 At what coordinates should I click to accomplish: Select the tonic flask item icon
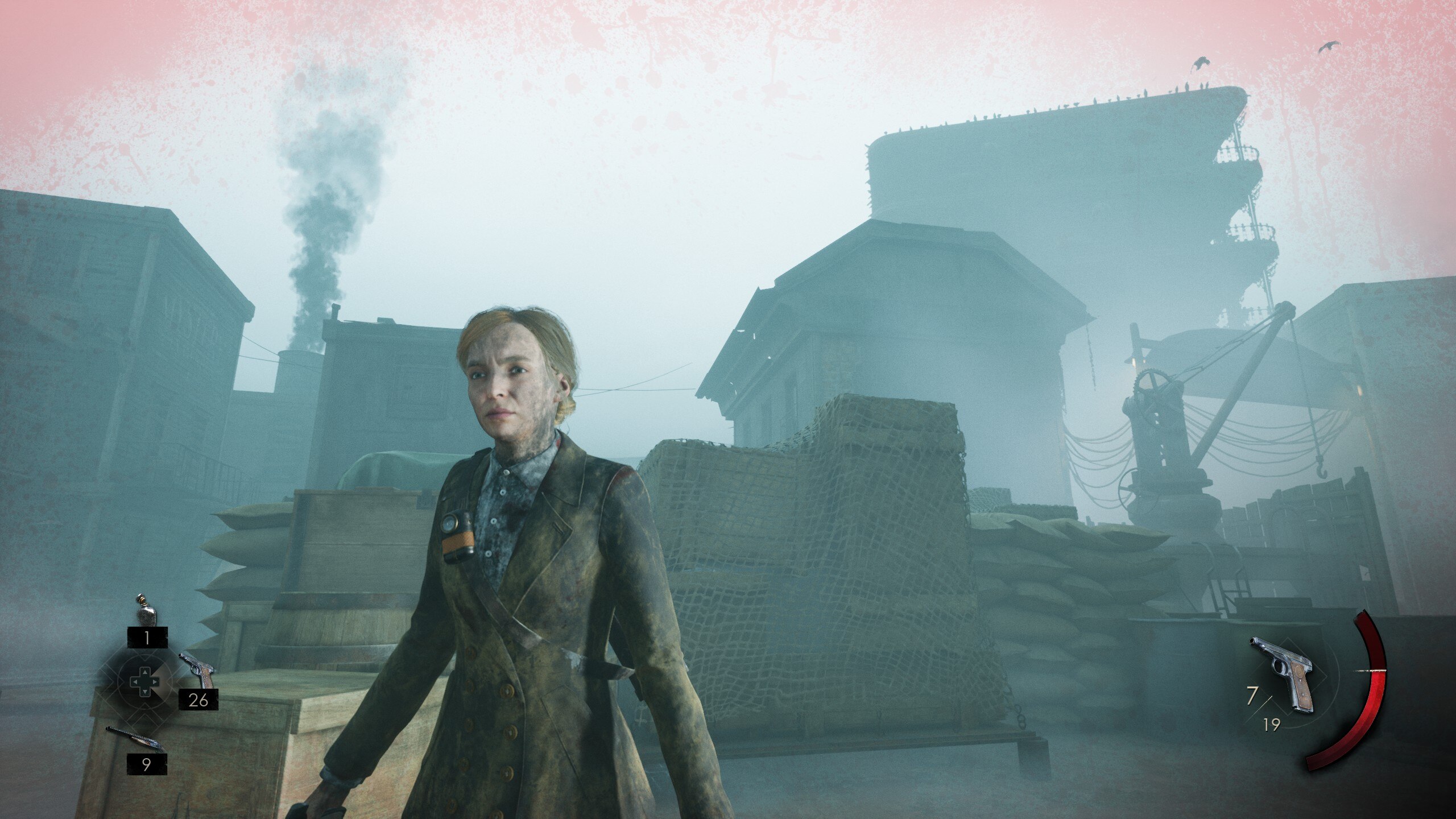[x=146, y=615]
